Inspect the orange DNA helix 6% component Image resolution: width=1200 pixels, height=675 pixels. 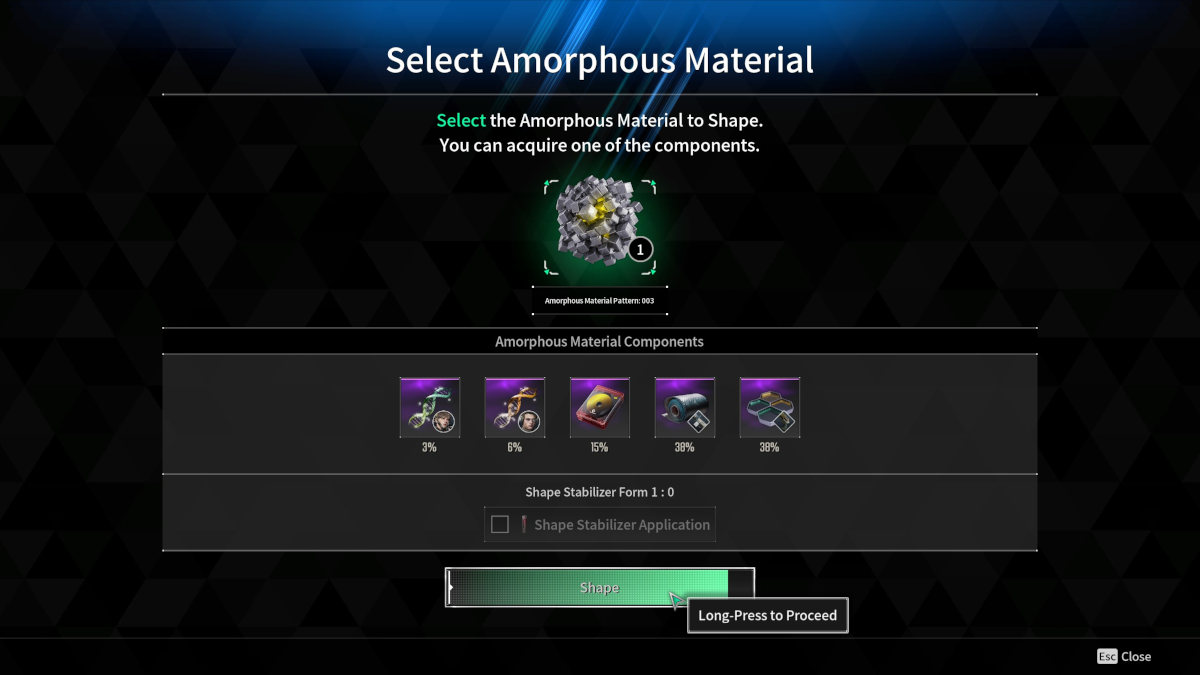click(x=515, y=407)
